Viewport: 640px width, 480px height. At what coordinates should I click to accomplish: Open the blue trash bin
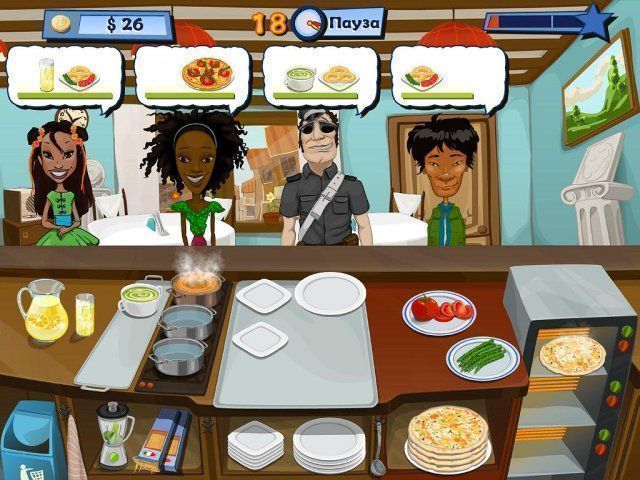28,440
